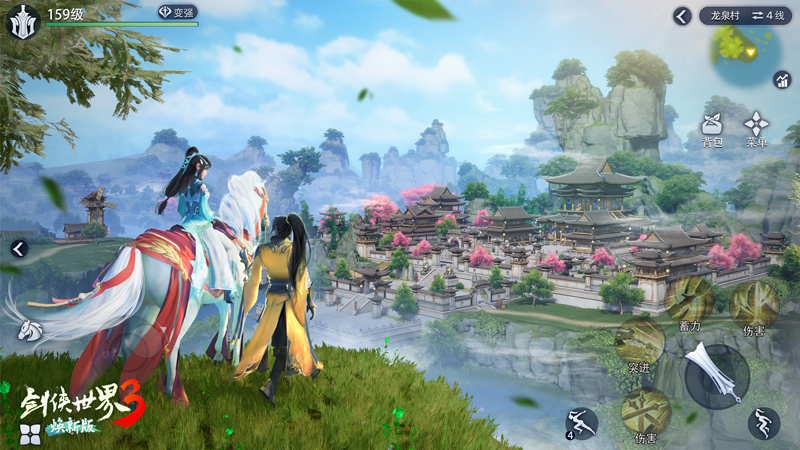Screen dimensions: 800x450
Task: Open the rising bar chart stats icon
Action: click(781, 80)
